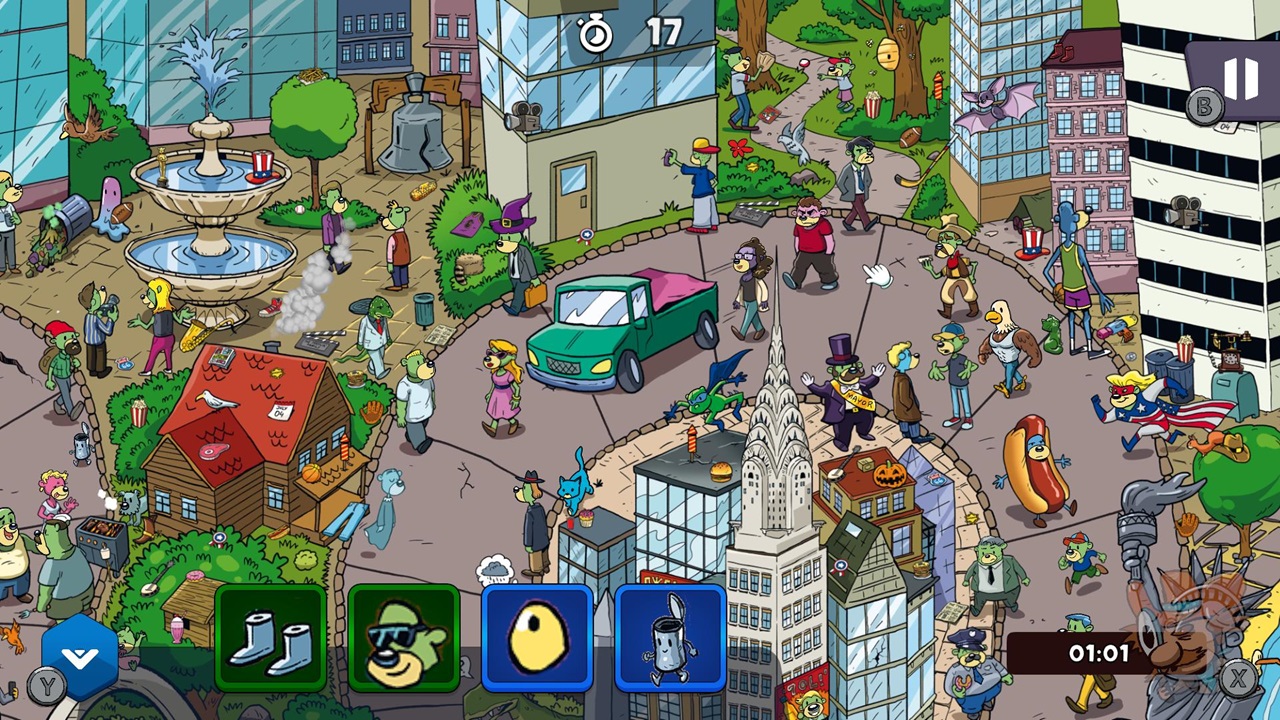Select the walking tin can item card
The width and height of the screenshot is (1280, 720).
(x=671, y=637)
